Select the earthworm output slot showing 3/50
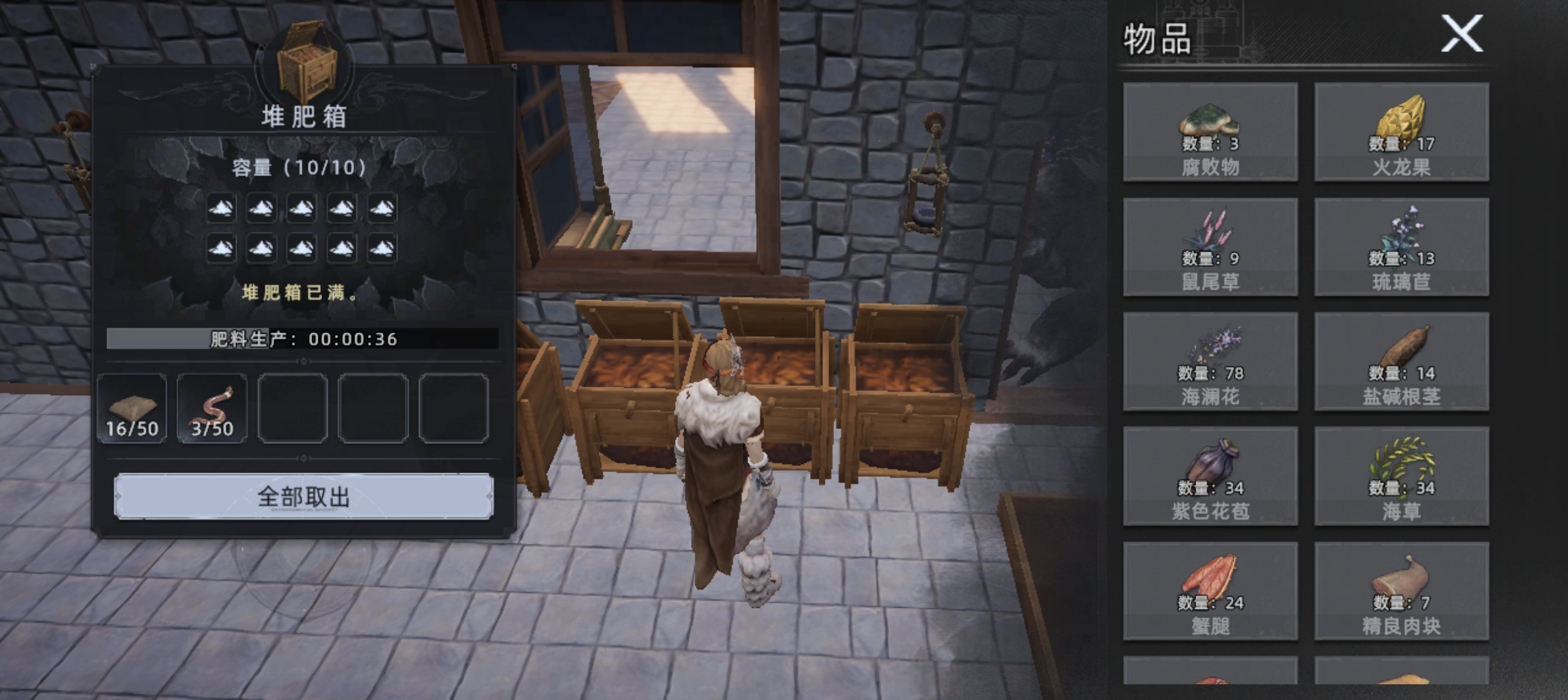Image resolution: width=1568 pixels, height=700 pixels. point(212,408)
